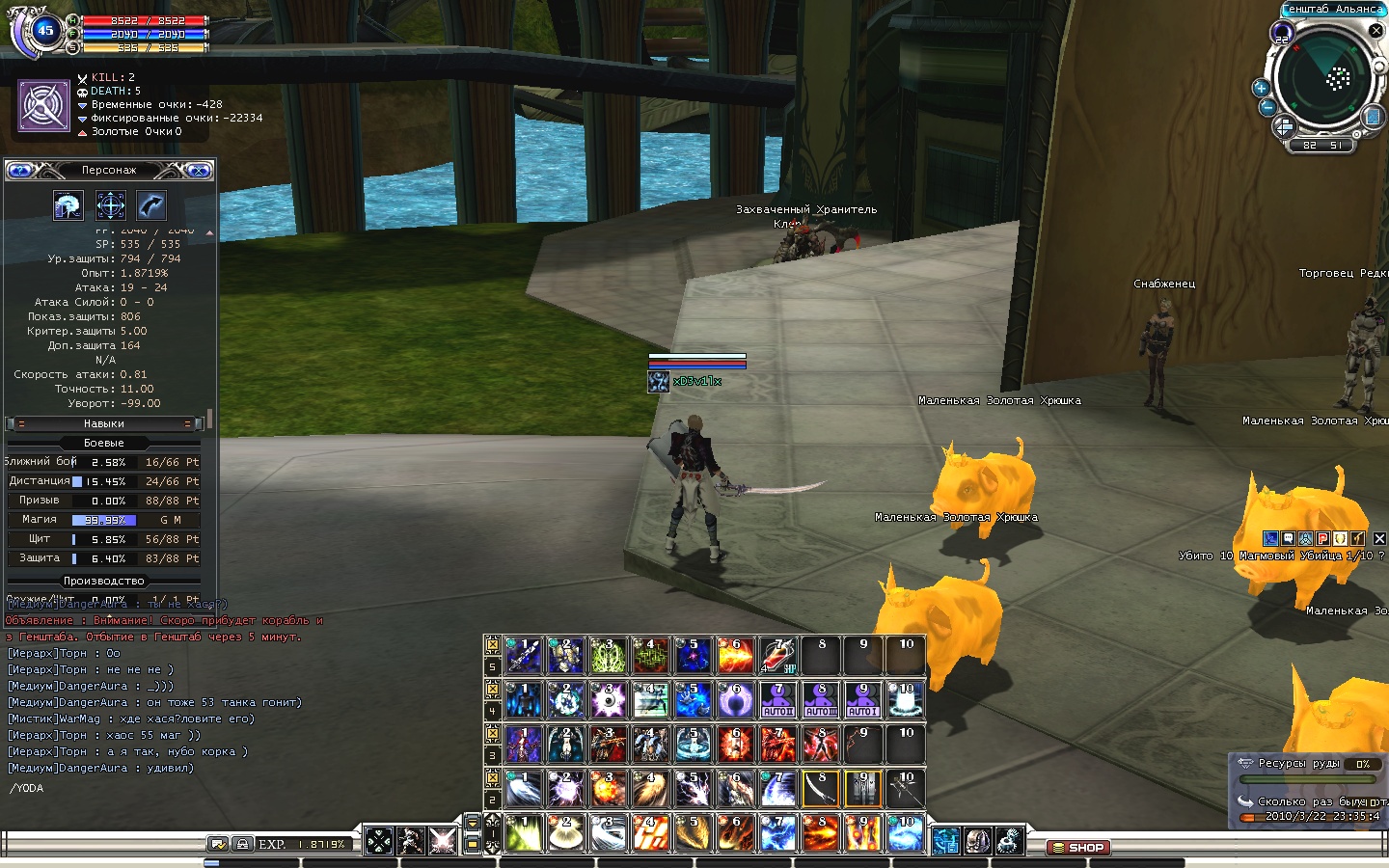Screen dimensions: 1389x868
Task: Close the minimap with its X button
Action: [x=1376, y=31]
